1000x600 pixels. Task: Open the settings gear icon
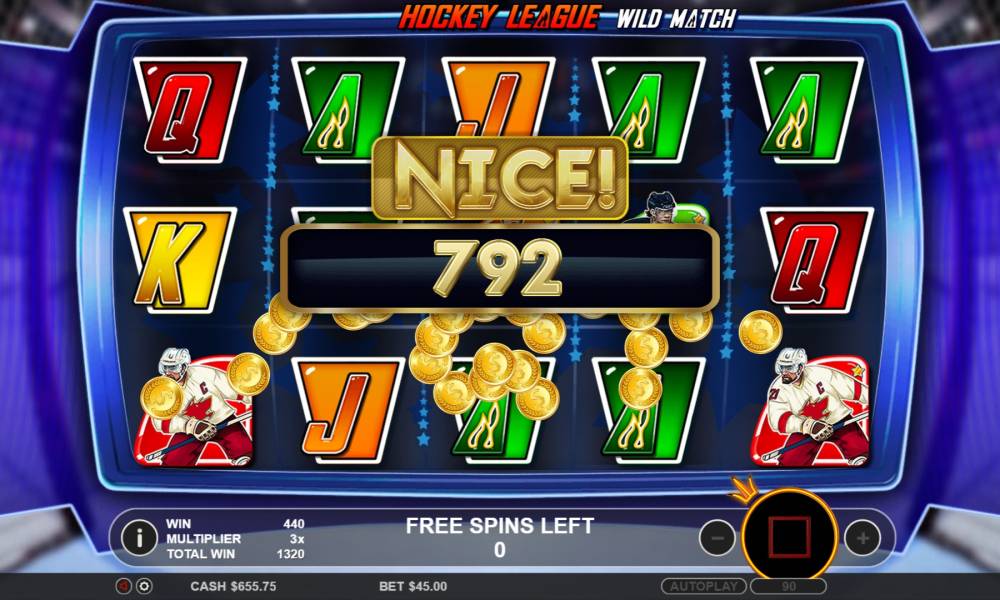point(144,586)
